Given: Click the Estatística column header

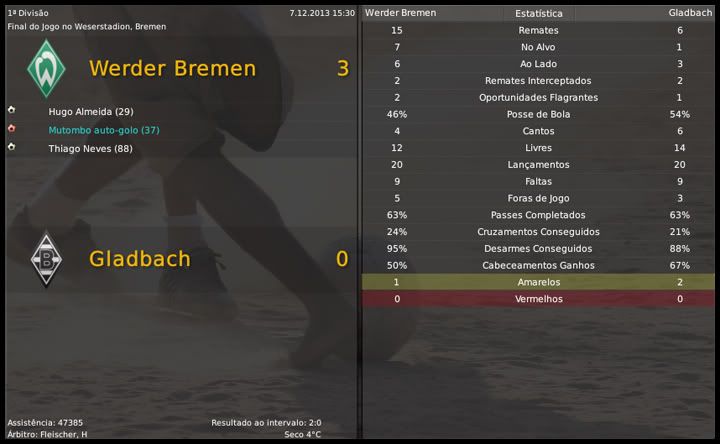Looking at the screenshot, I should coord(538,14).
